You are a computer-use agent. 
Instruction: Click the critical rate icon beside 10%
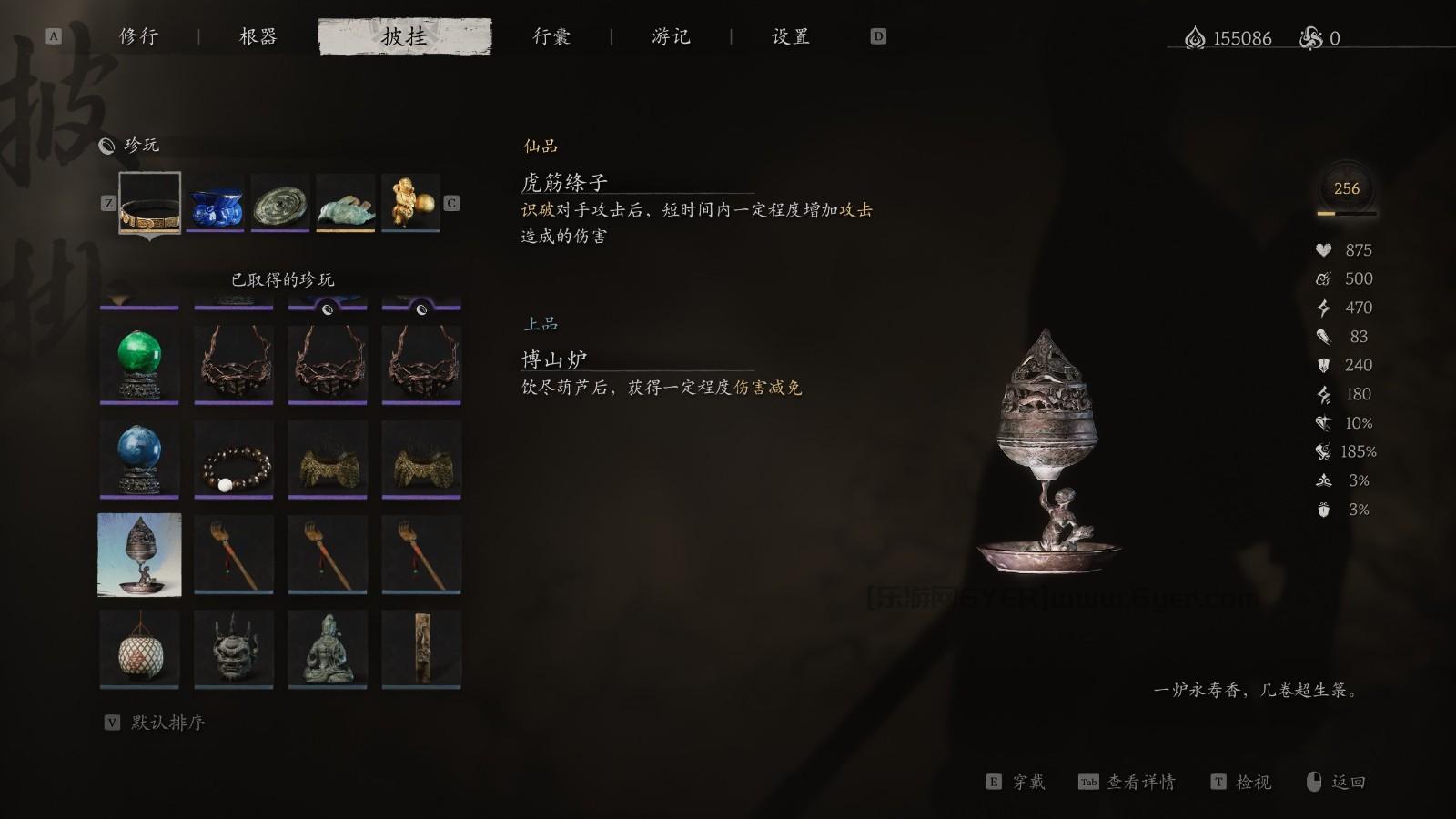1324,422
